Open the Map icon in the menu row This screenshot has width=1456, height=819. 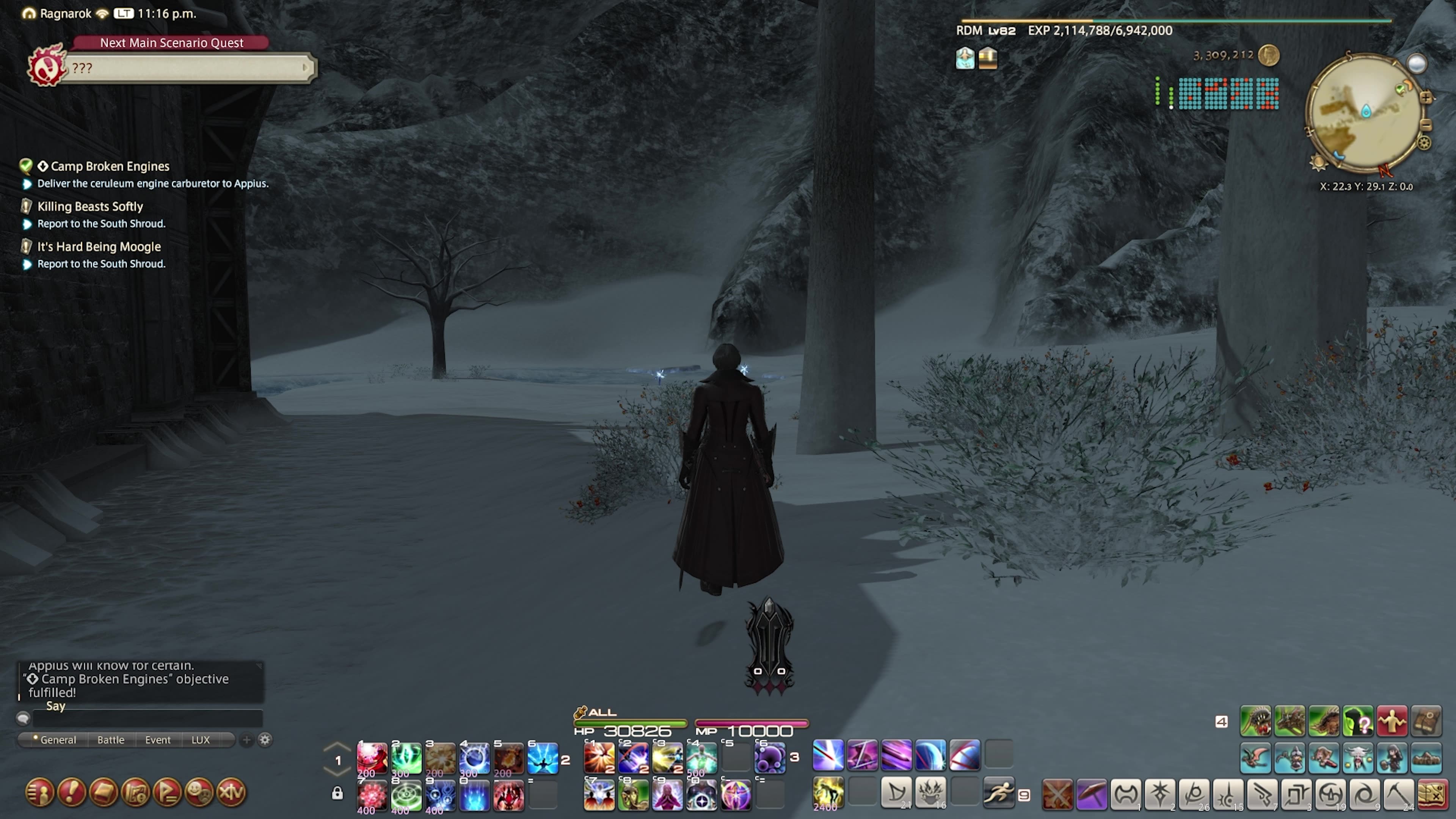coord(136,793)
